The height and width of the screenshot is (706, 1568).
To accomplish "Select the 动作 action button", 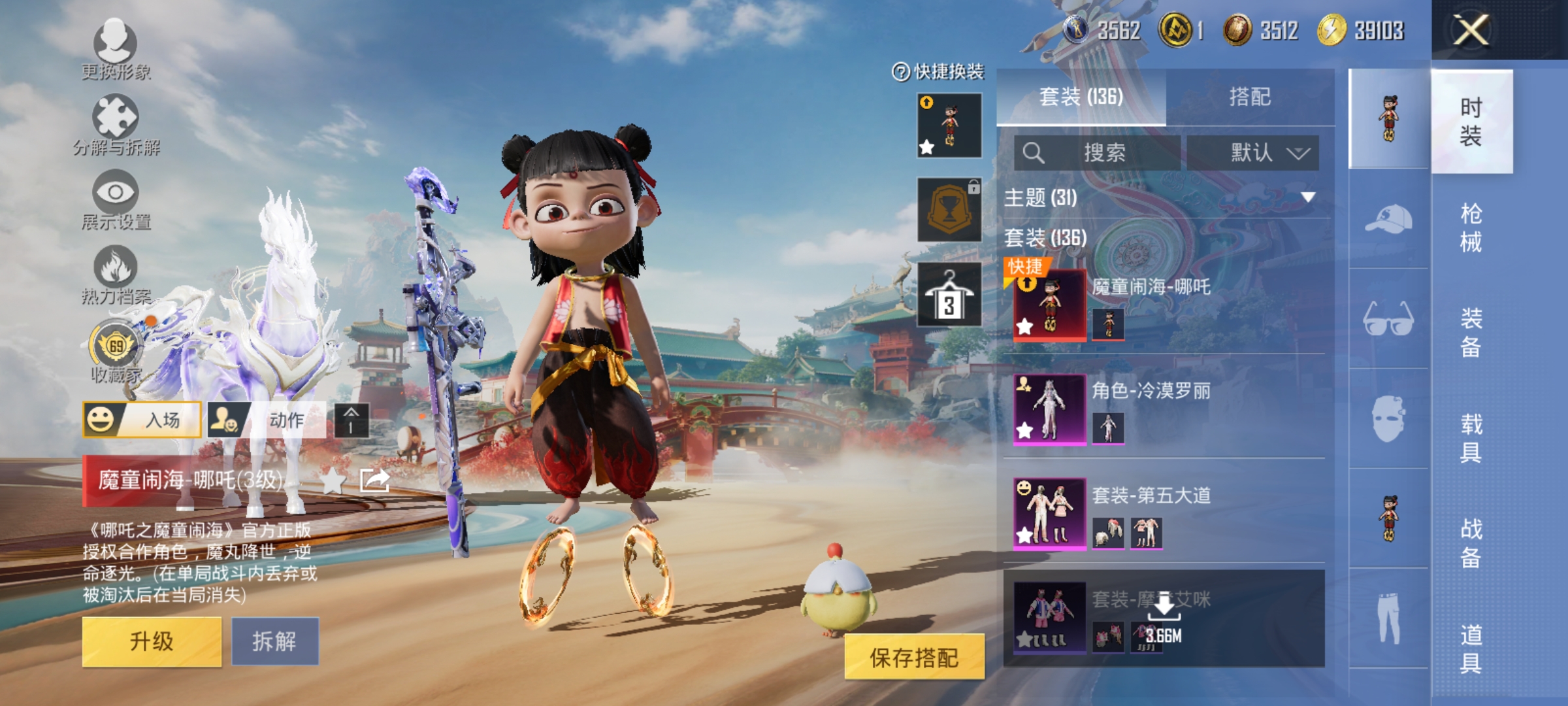I will point(267,420).
